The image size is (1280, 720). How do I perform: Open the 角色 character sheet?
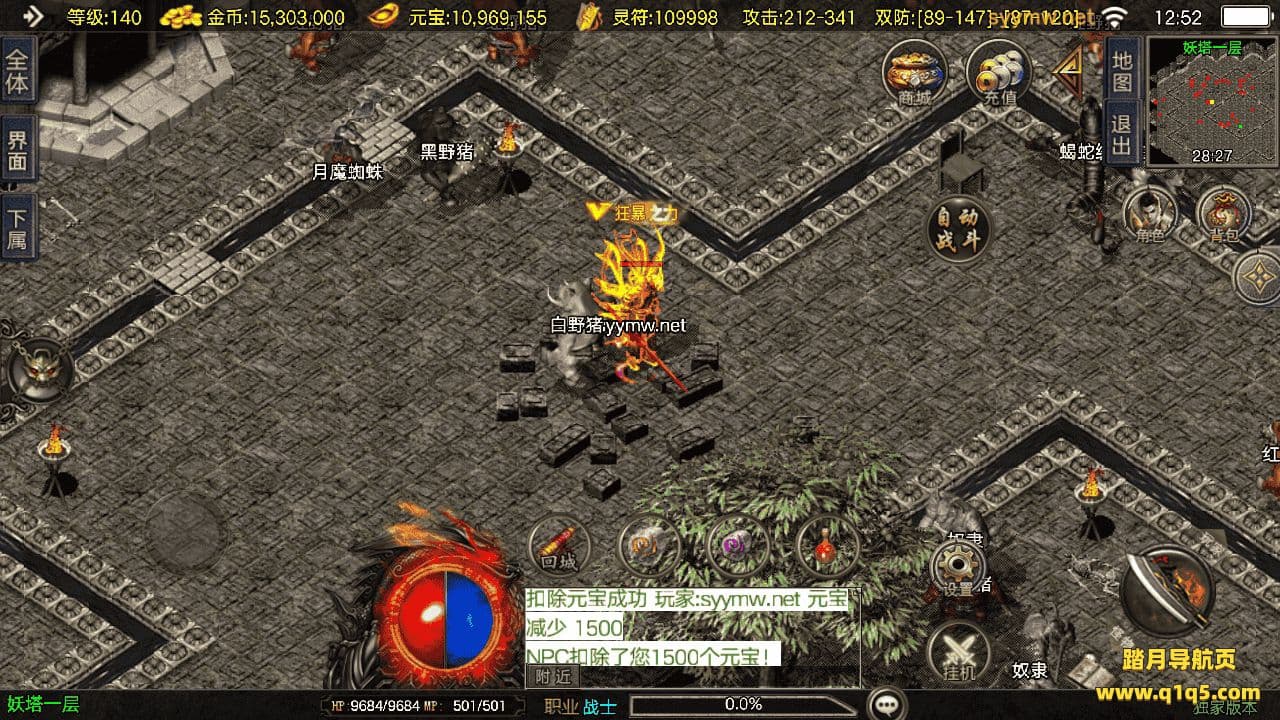point(1149,213)
